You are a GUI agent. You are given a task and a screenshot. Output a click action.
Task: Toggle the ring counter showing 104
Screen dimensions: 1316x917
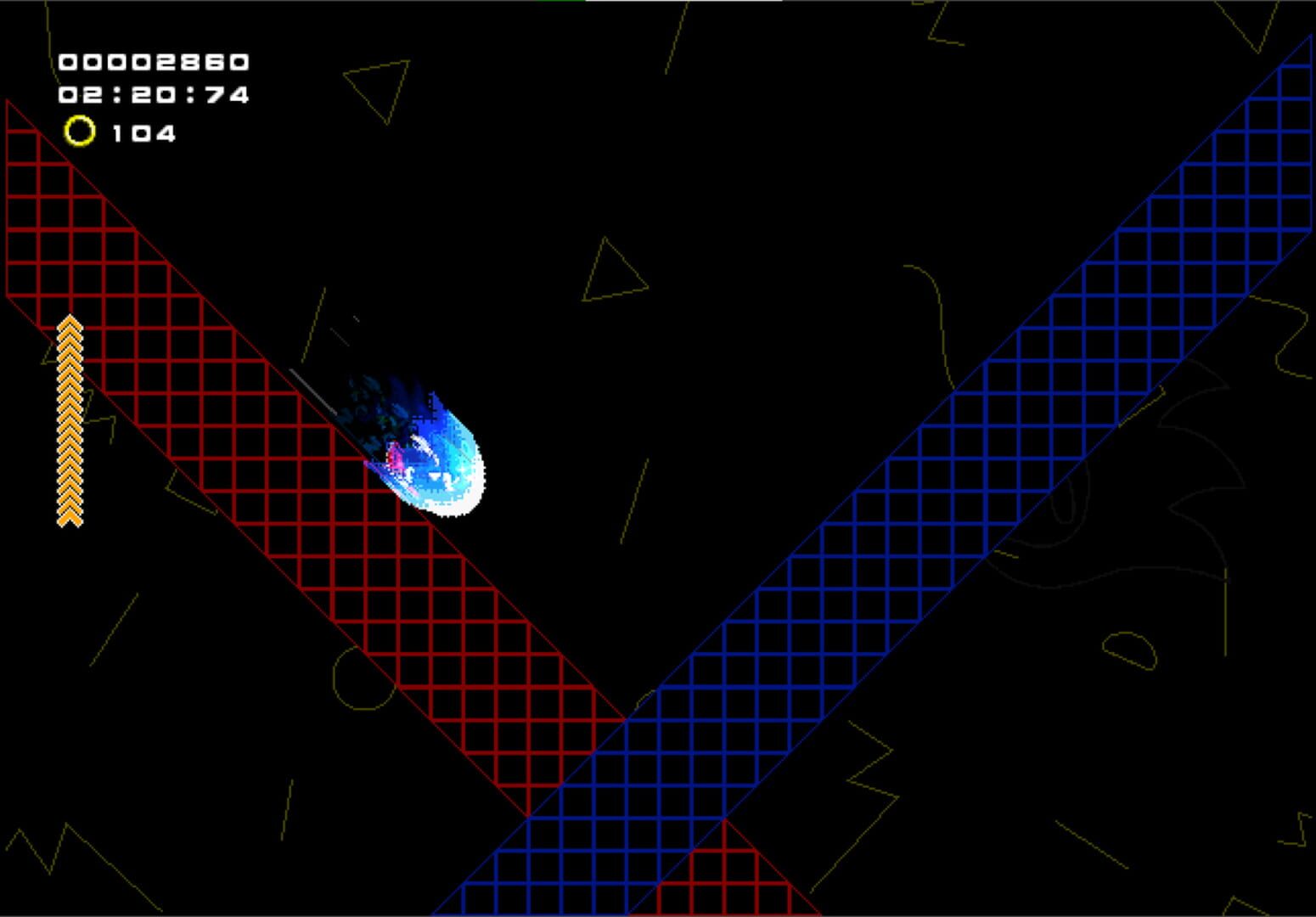143,132
